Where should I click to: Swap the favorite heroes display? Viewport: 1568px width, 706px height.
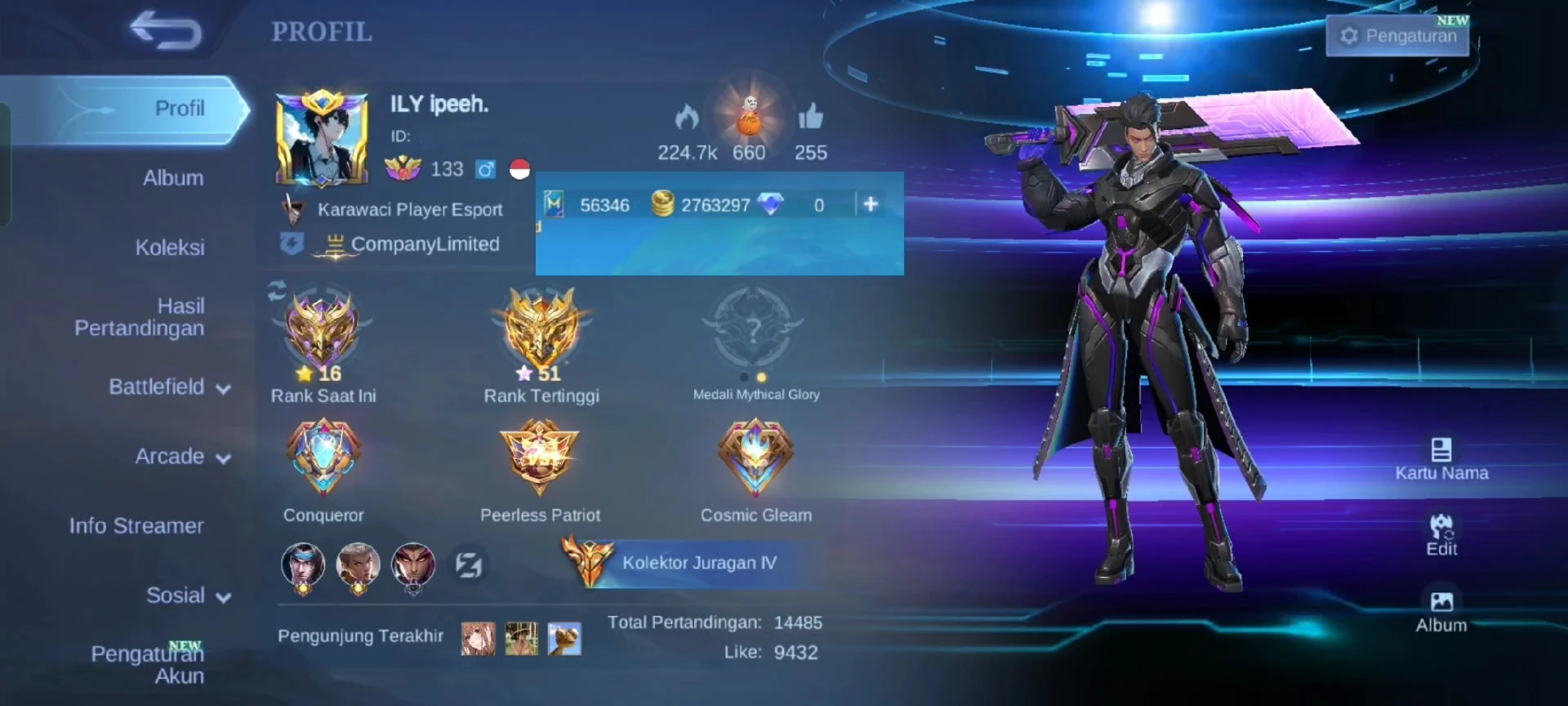[x=469, y=565]
